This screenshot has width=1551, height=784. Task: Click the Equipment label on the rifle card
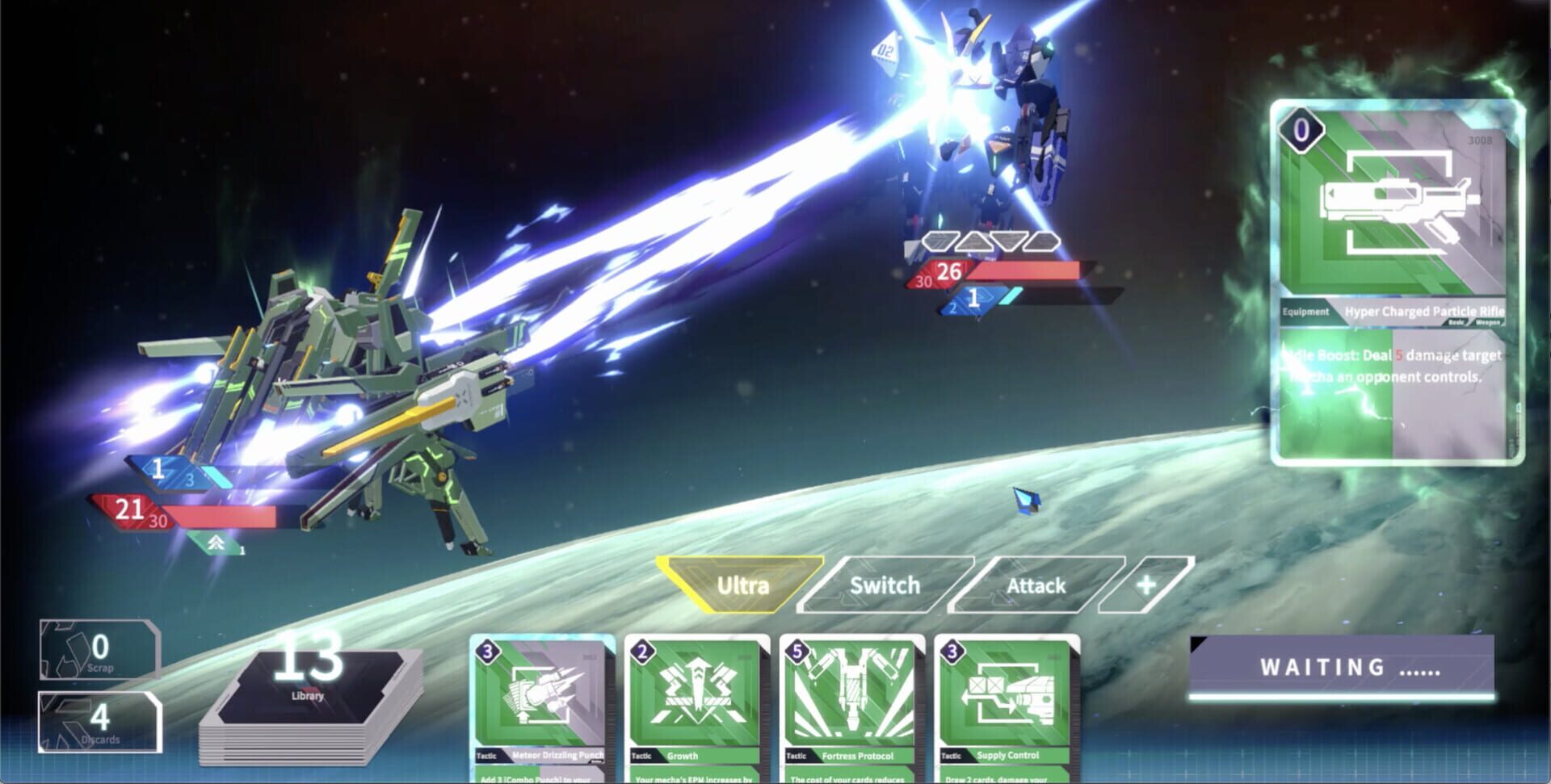[x=1304, y=311]
